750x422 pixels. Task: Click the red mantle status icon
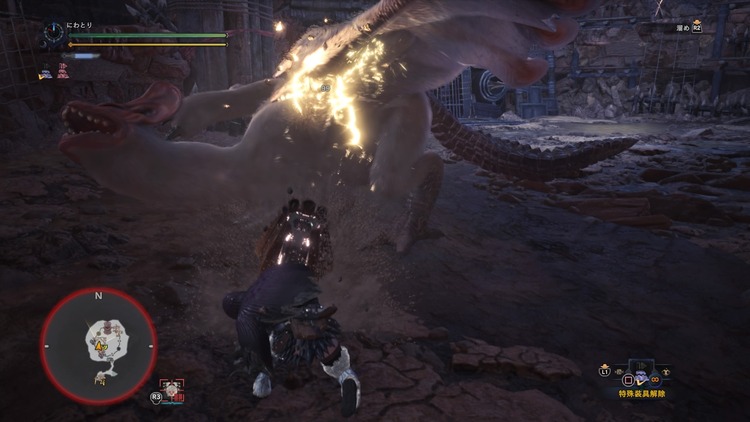[62, 72]
